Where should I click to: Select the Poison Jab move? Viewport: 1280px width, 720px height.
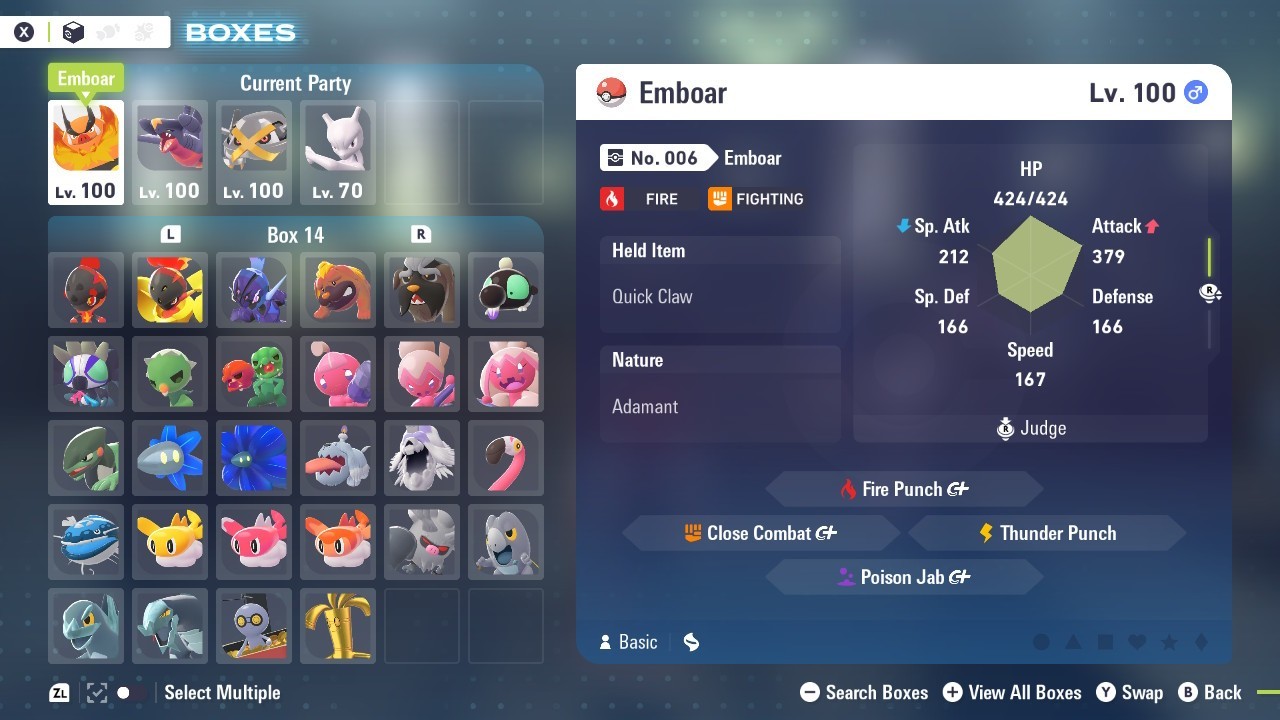[904, 577]
